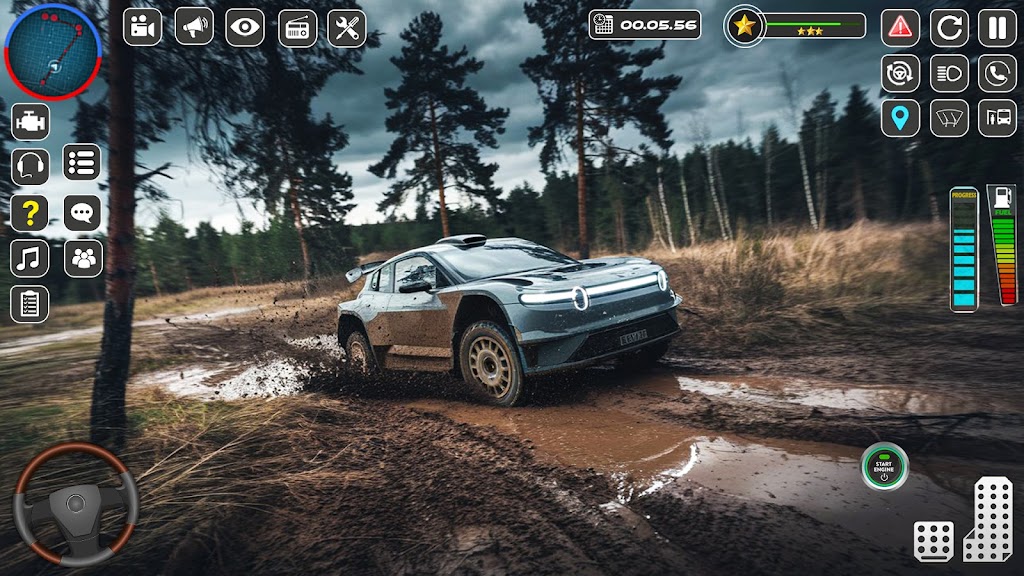Toggle the red hazard warning triangle
Image resolution: width=1024 pixels, height=576 pixels.
click(x=900, y=27)
